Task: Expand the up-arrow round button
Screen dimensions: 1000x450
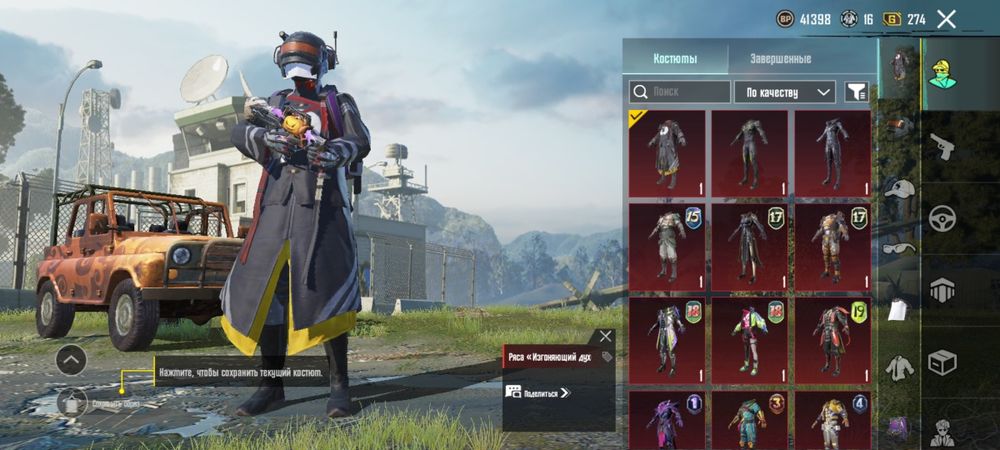Action: [x=70, y=360]
